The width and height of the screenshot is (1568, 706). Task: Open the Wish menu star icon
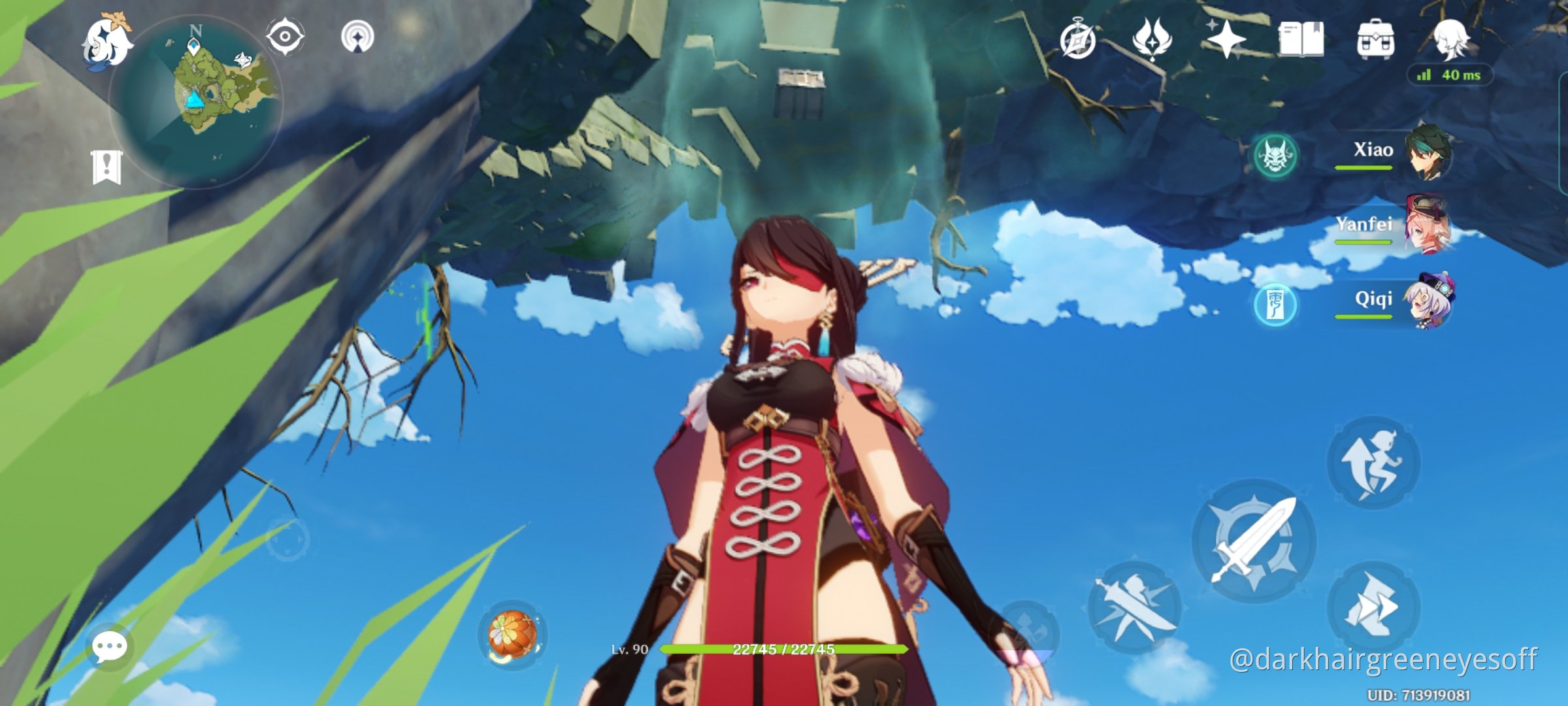pos(1228,41)
